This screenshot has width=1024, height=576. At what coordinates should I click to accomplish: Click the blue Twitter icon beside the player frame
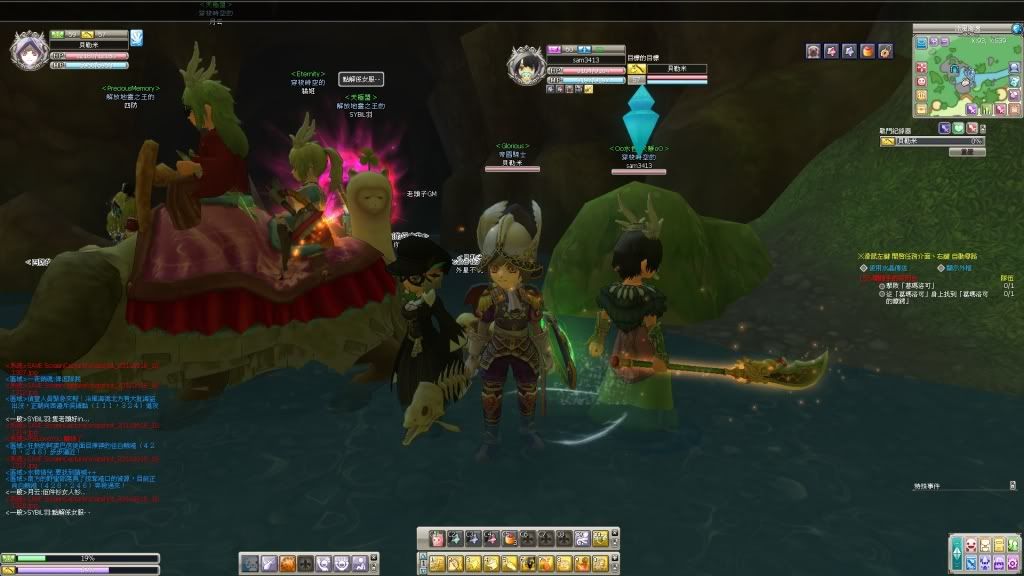click(x=137, y=39)
